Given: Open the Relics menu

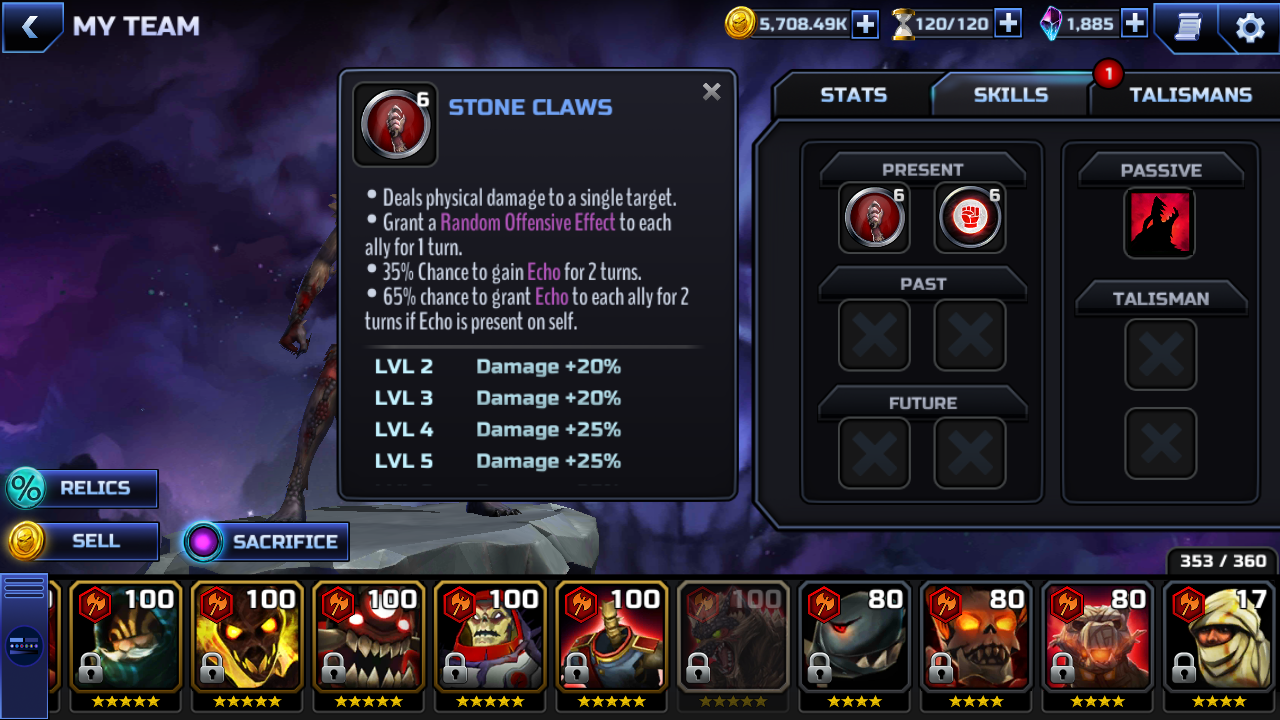Looking at the screenshot, I should pyautogui.click(x=83, y=489).
